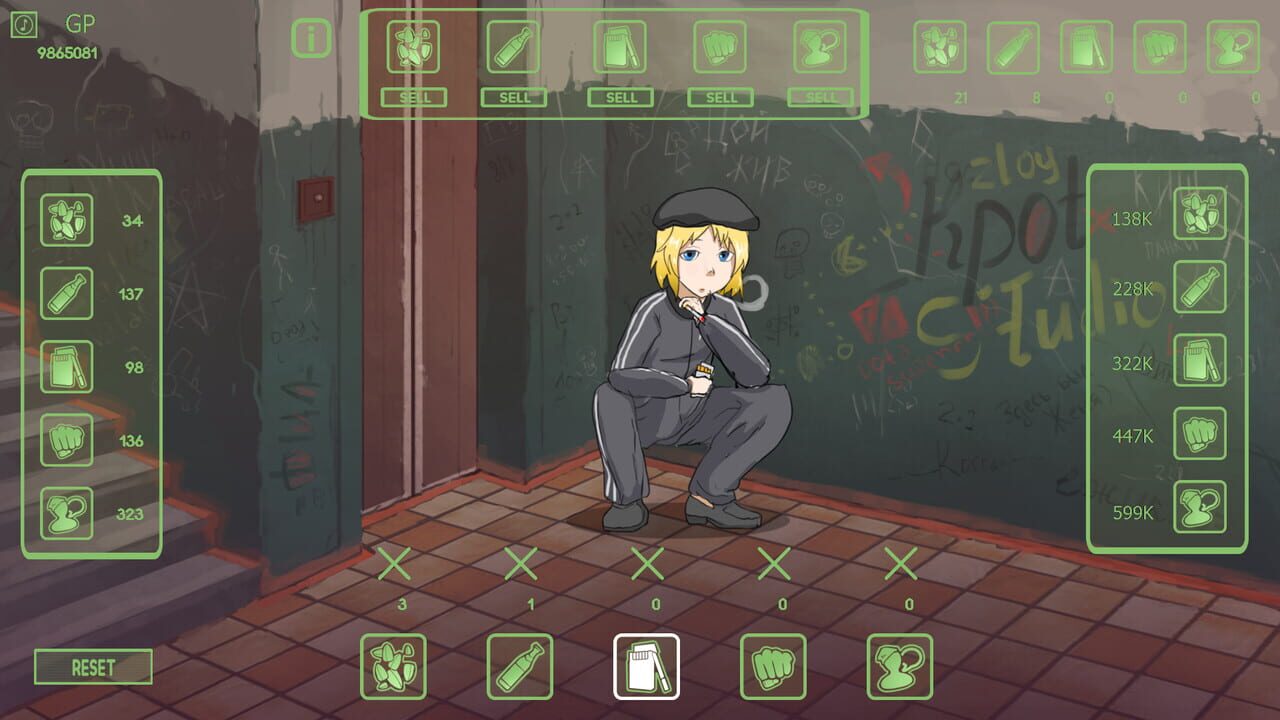The image size is (1280, 720).
Task: Click the spit icon showing 323 in left panel
Action: pyautogui.click(x=66, y=513)
